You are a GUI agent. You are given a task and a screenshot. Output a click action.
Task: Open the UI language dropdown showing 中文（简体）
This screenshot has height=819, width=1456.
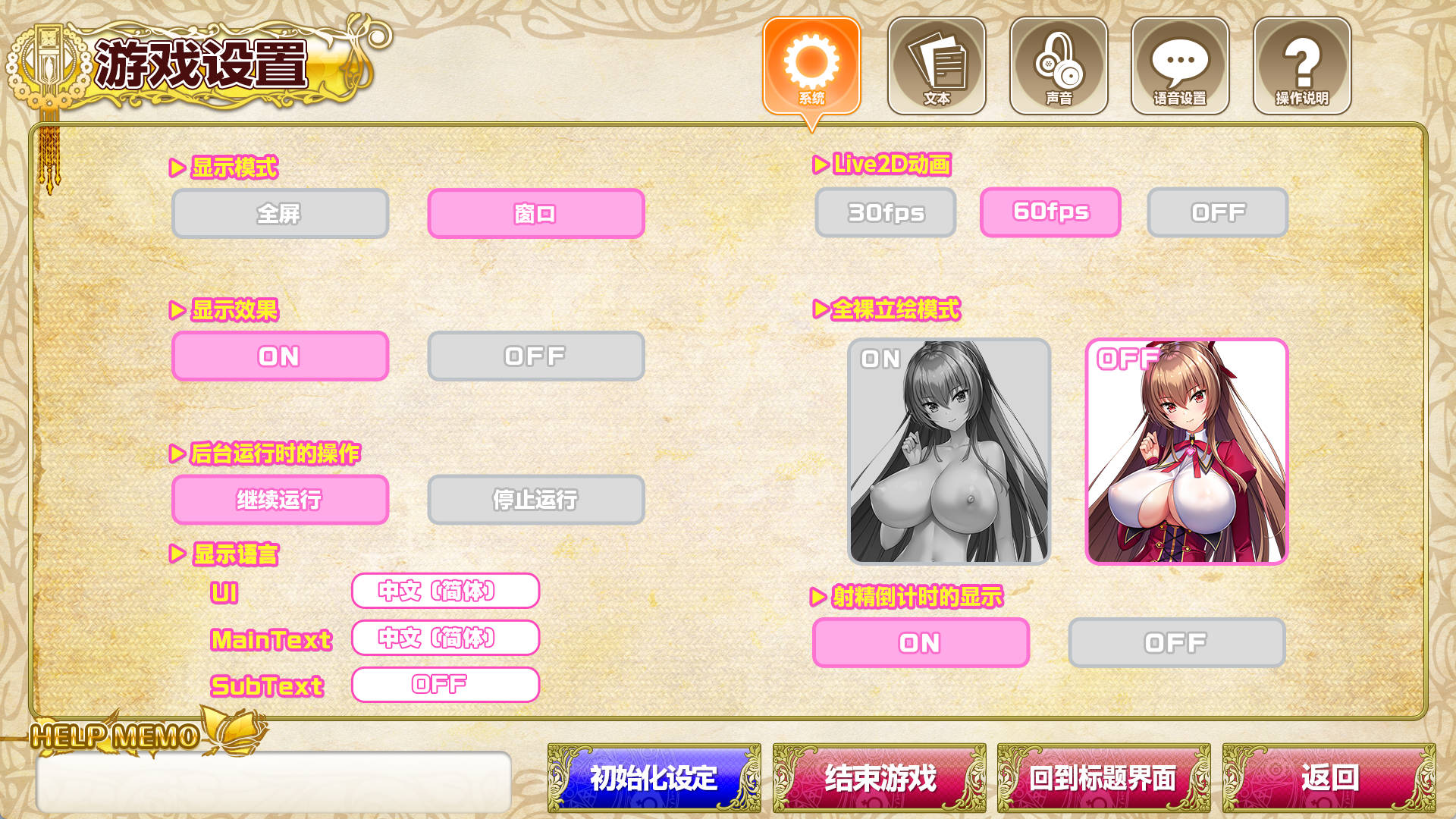pyautogui.click(x=445, y=592)
